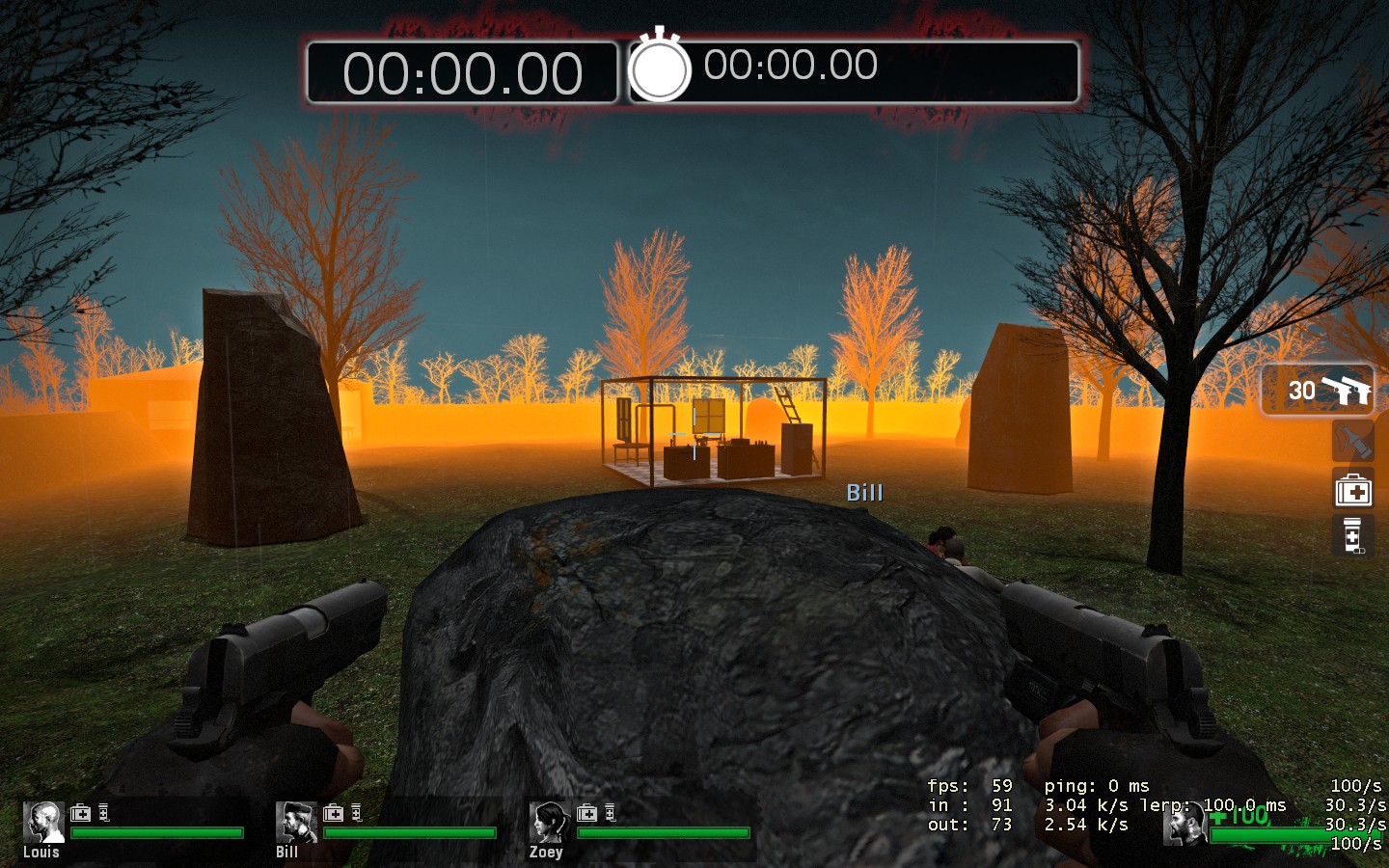Select the dual pistols weapon slot icon

[x=1348, y=389]
